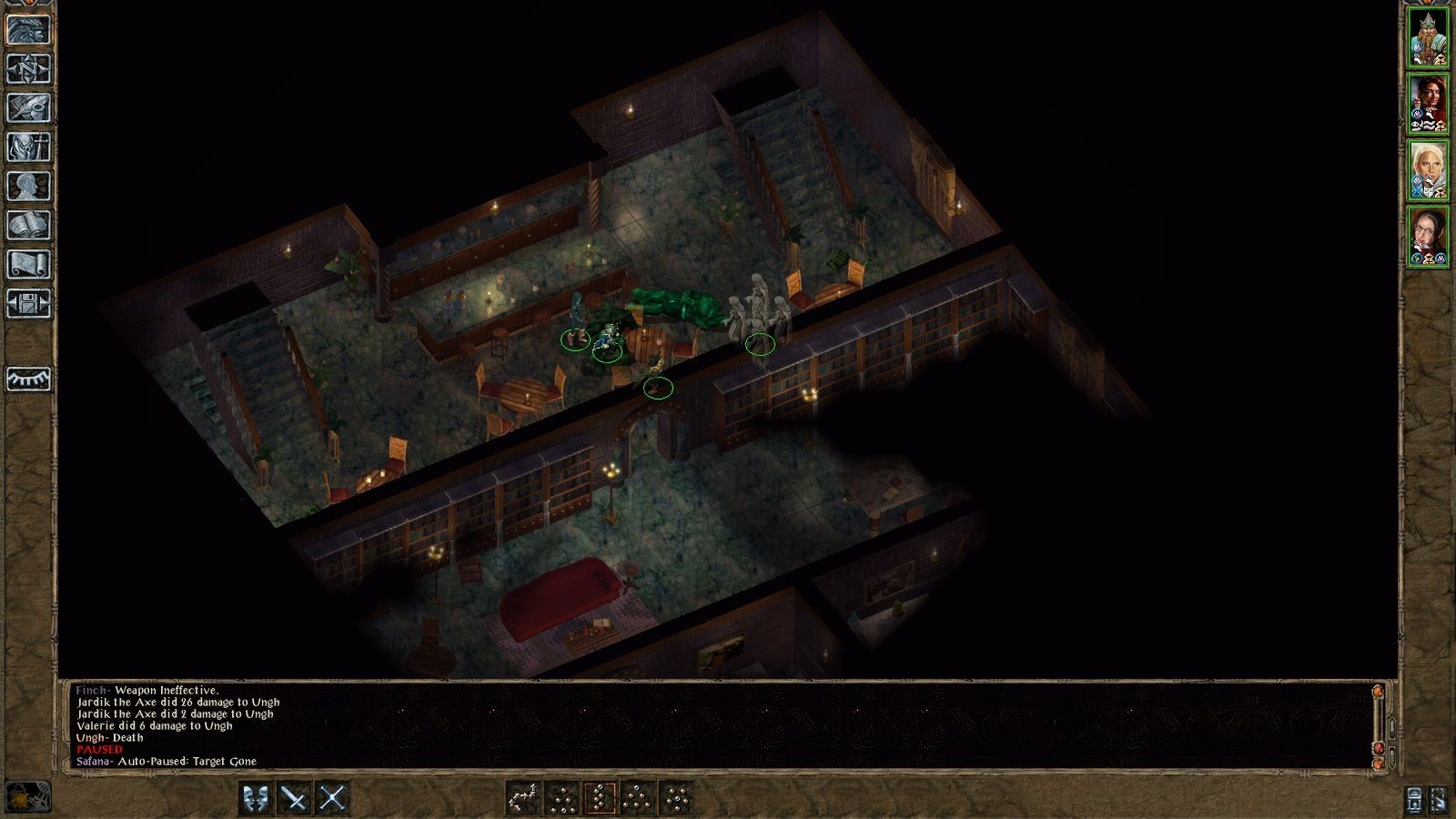Choose the currently highlighted dot formation
The image size is (1456, 819).
(600, 796)
